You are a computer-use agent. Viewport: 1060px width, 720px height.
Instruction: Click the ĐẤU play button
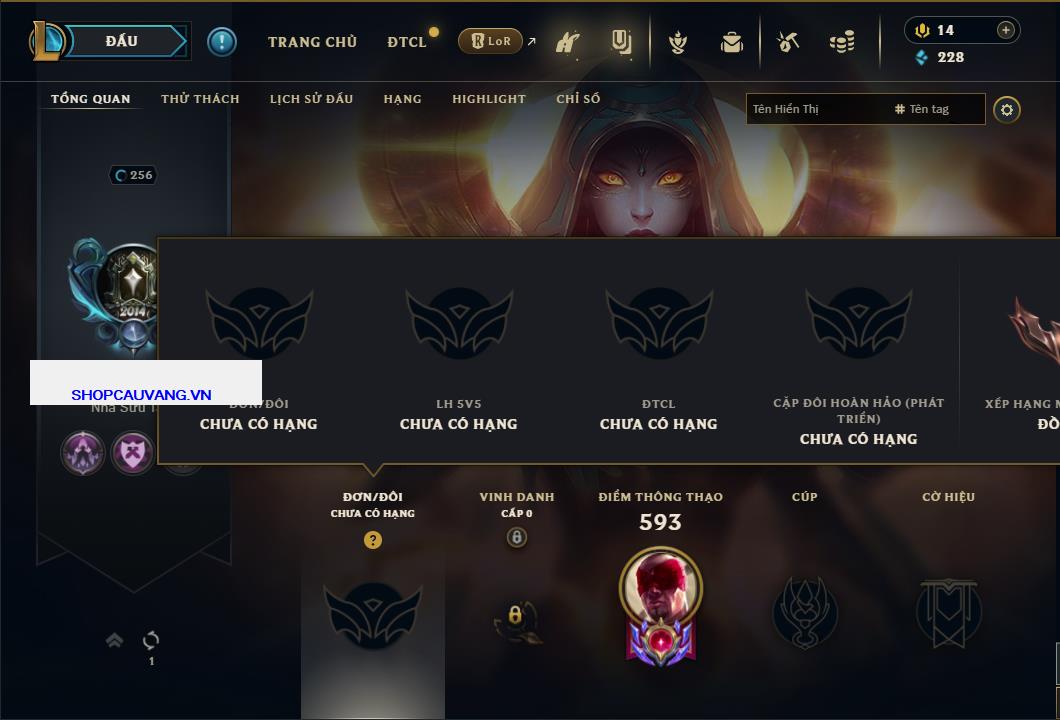(123, 41)
